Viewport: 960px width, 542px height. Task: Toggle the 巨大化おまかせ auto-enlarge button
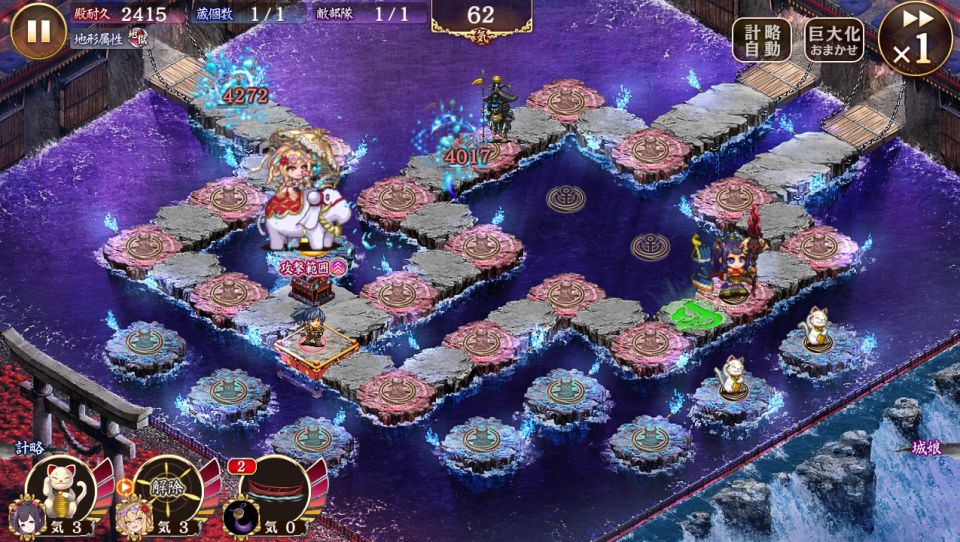click(x=832, y=40)
